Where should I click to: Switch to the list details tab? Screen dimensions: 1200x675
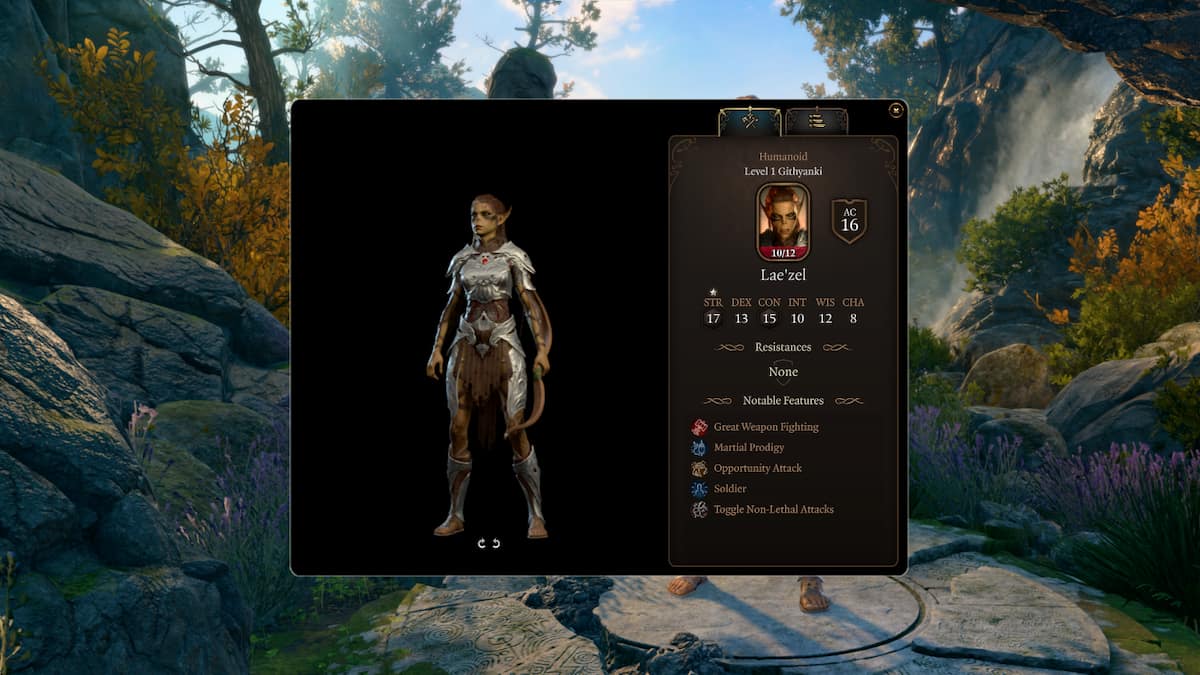click(816, 121)
